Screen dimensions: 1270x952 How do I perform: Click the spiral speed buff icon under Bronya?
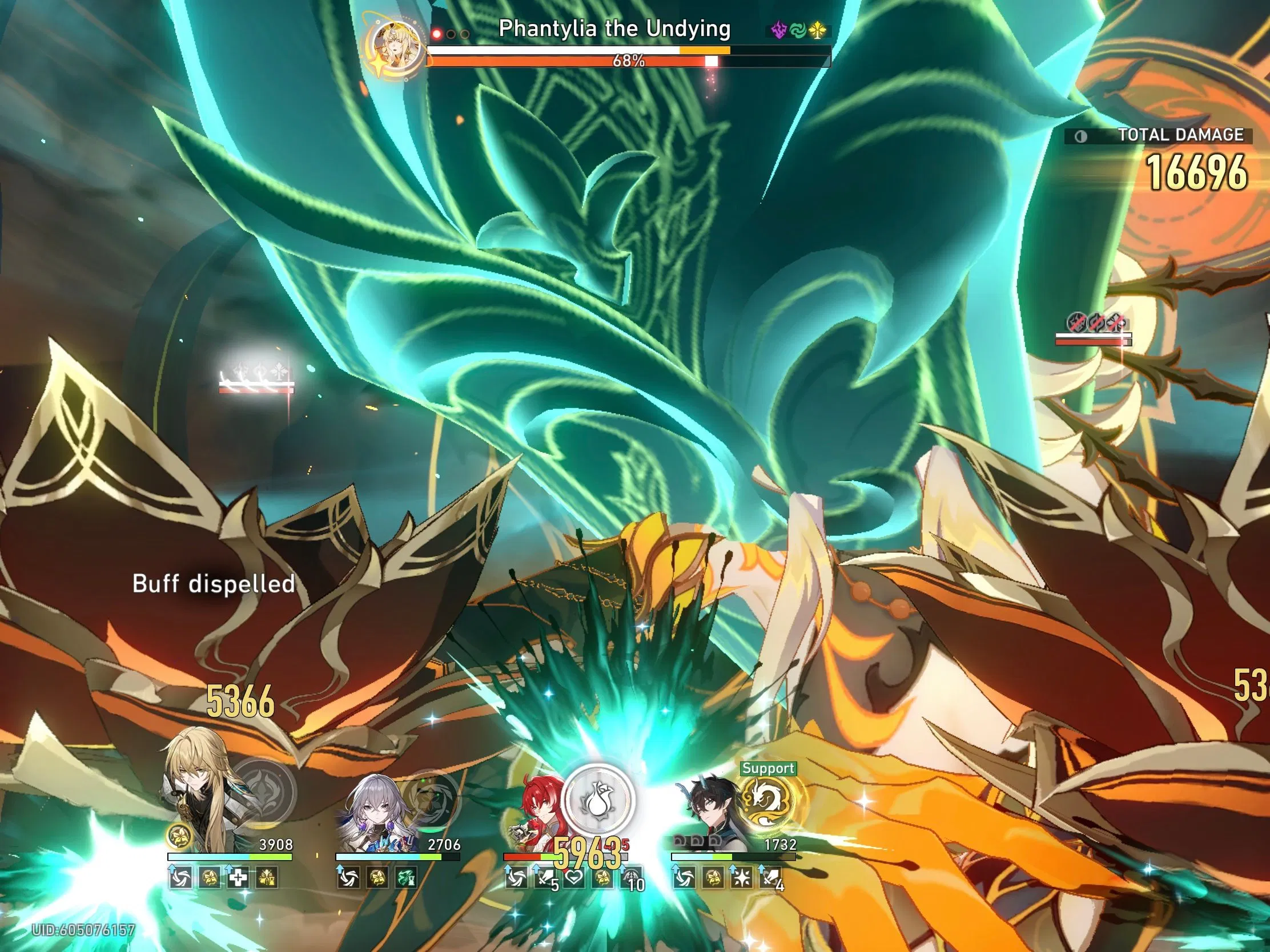point(348,878)
